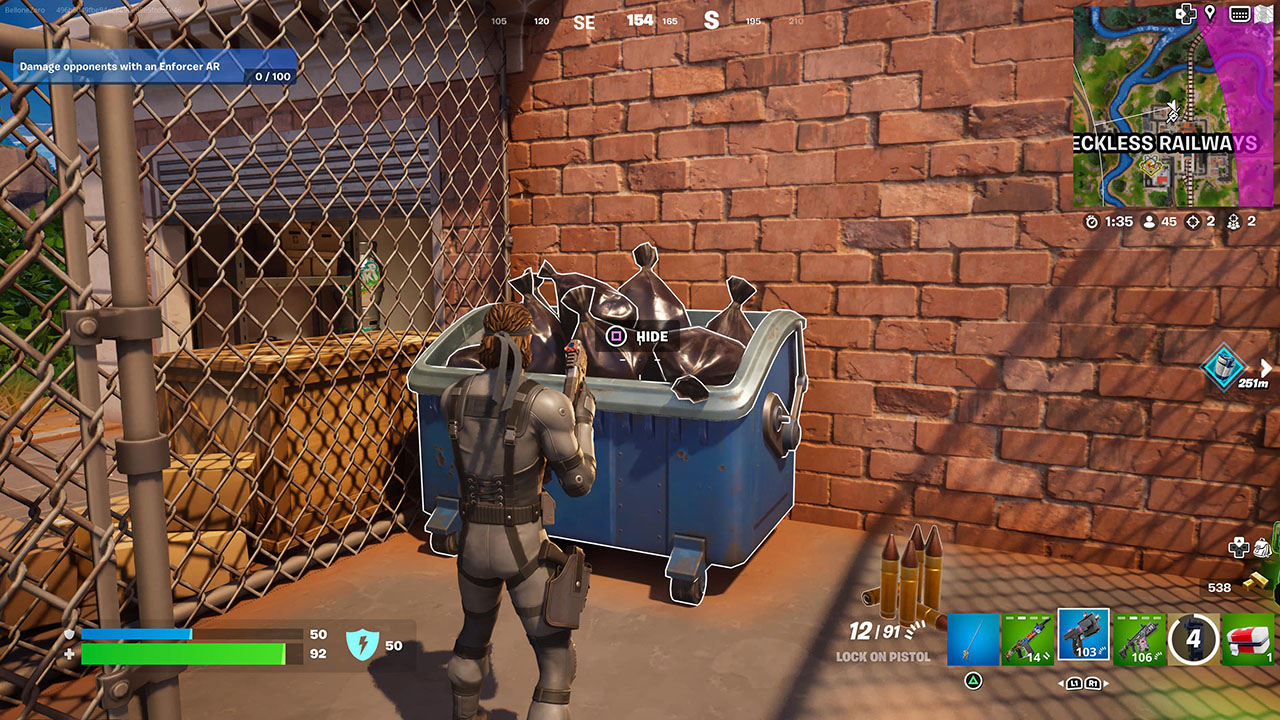Open the map via the location pin icon
This screenshot has width=1280, height=720.
coord(1209,13)
